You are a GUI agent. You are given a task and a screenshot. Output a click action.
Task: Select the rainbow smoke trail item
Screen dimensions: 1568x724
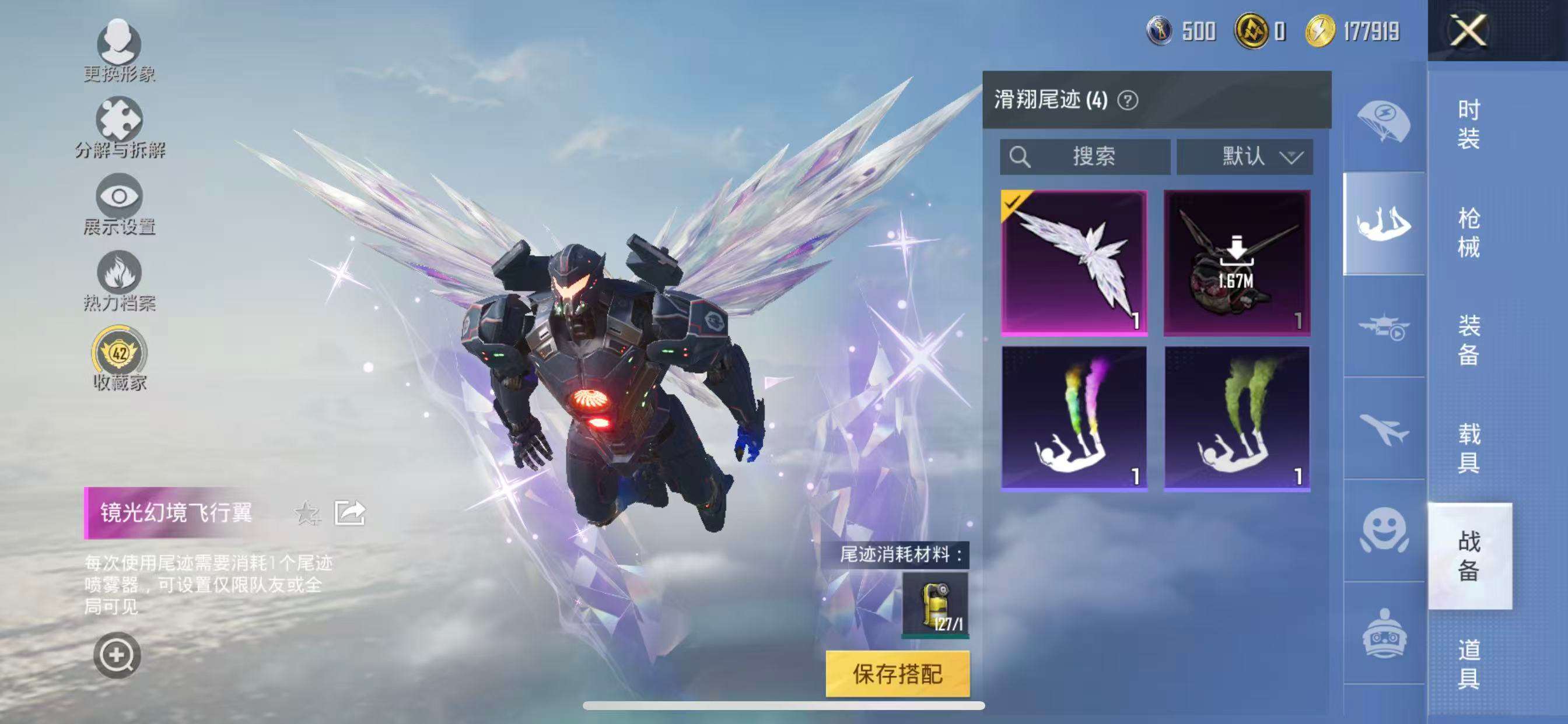click(x=1074, y=419)
